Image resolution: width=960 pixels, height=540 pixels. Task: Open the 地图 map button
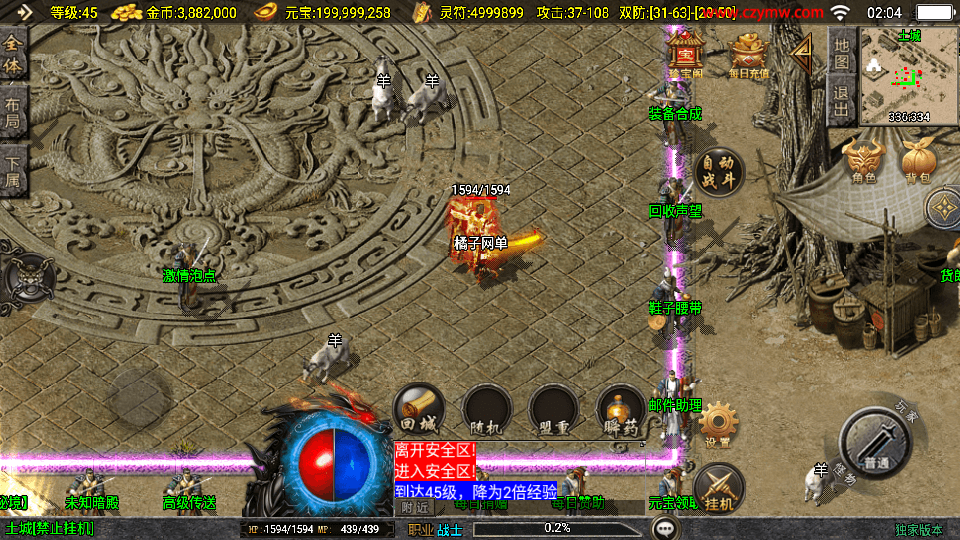pos(842,53)
